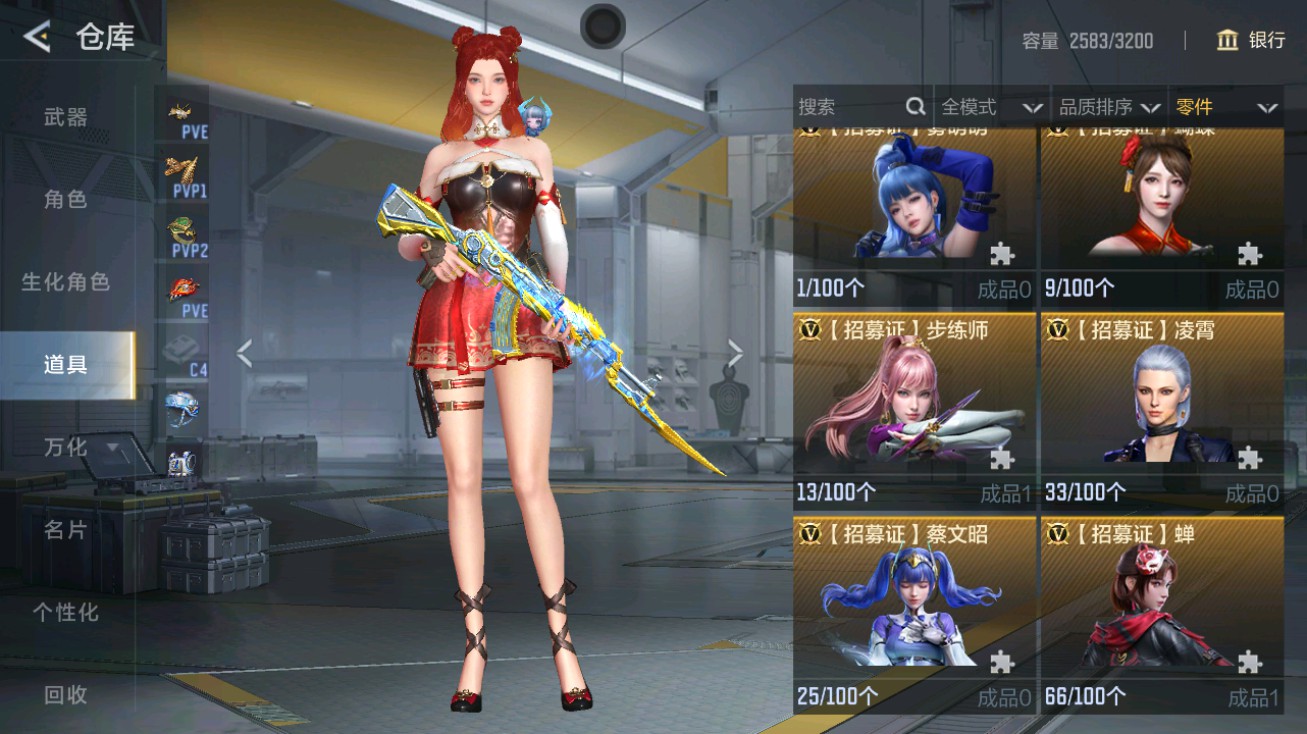Open the 万化 sidebar tab
Screen dimensions: 1307x734
[x=65, y=448]
